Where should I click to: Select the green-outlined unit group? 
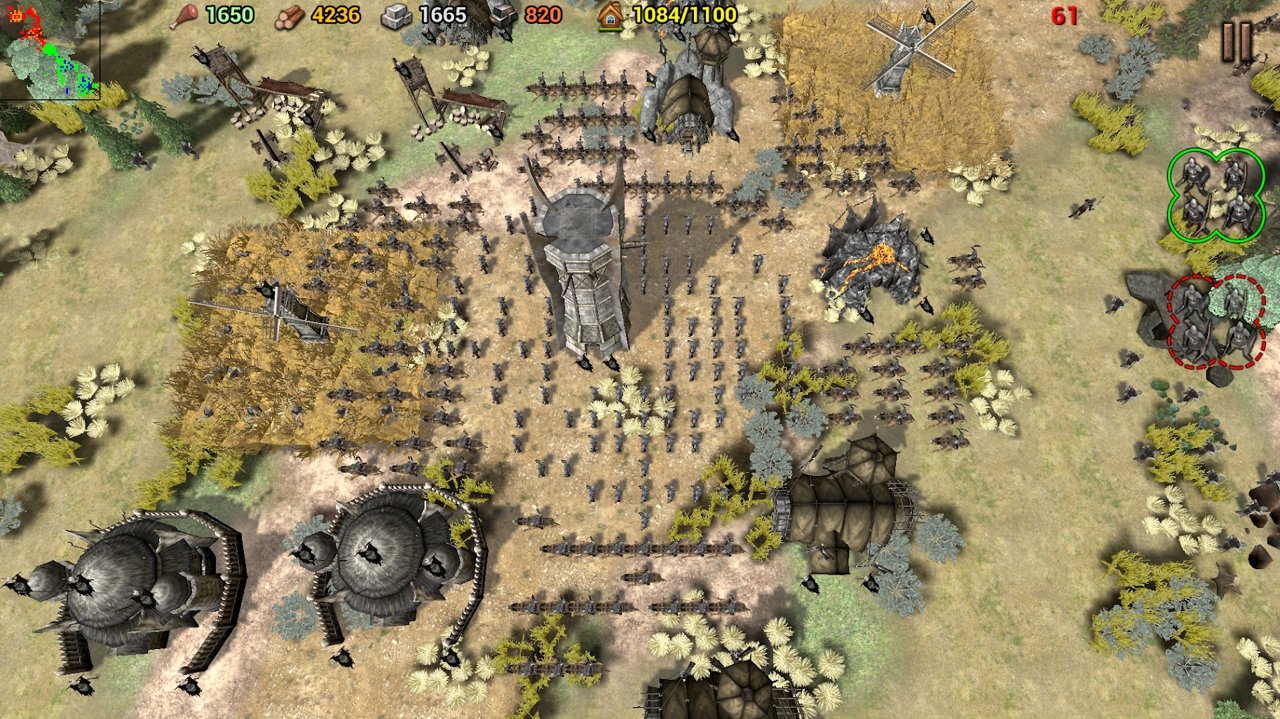1215,194
